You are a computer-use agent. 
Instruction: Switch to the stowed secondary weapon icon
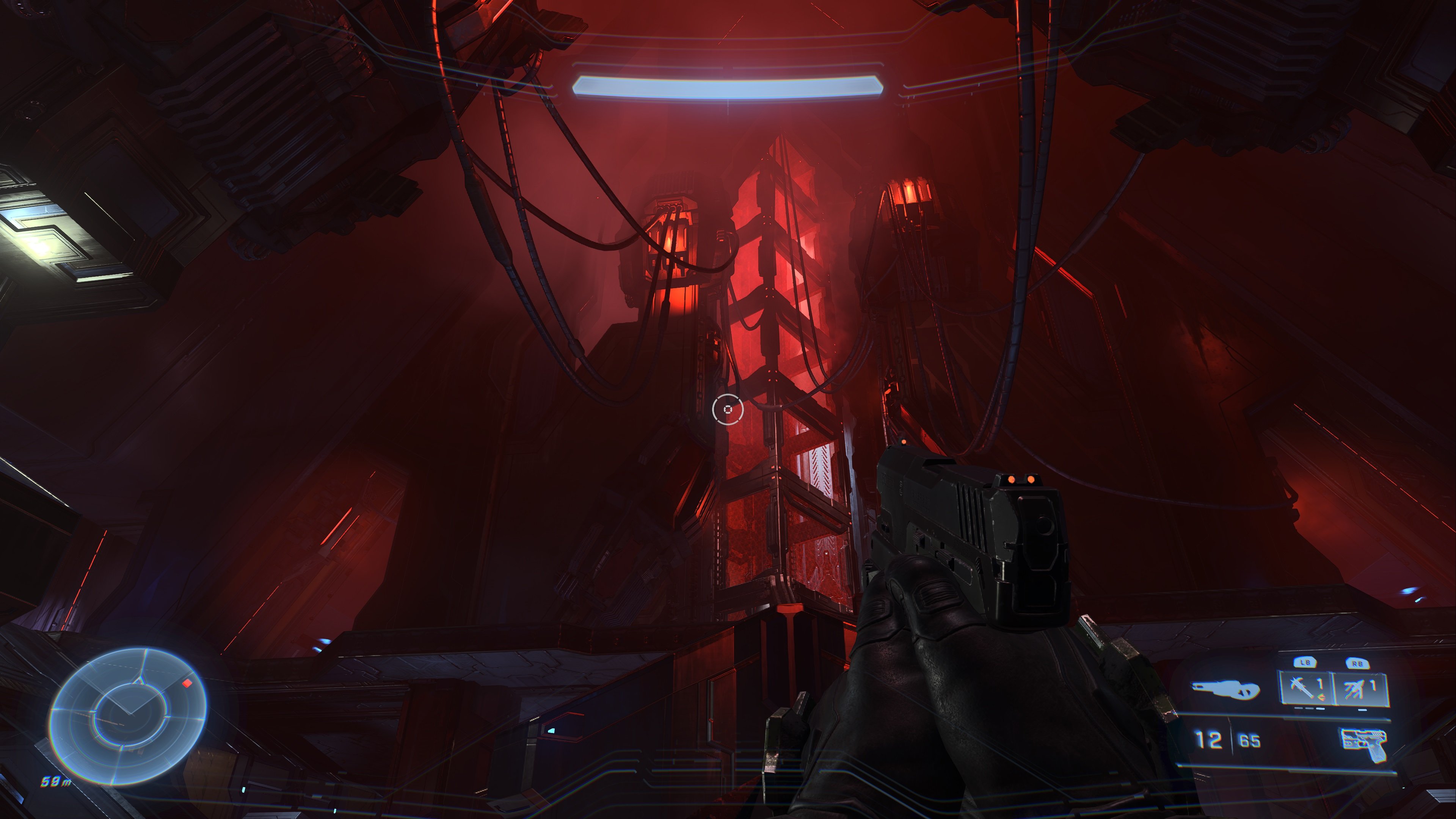(1225, 690)
